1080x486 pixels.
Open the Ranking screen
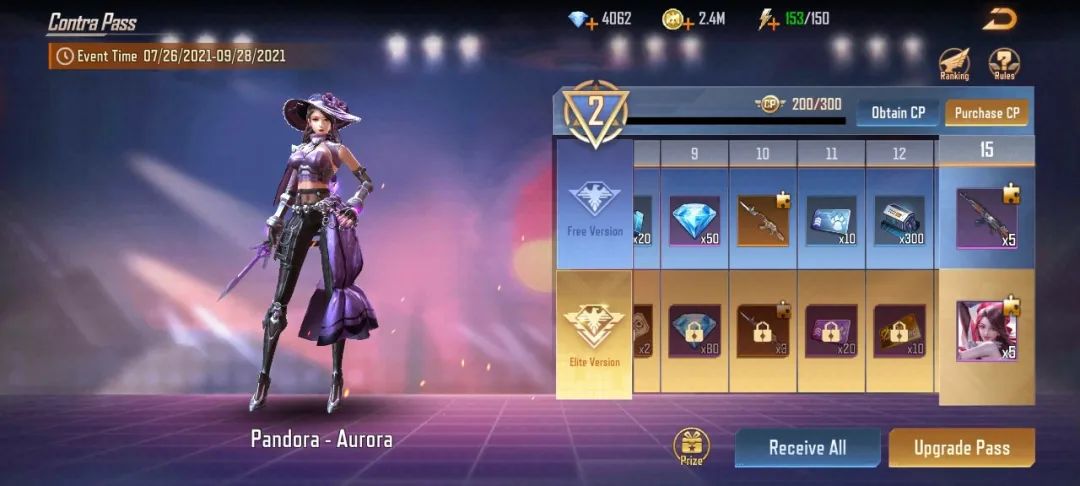point(954,63)
